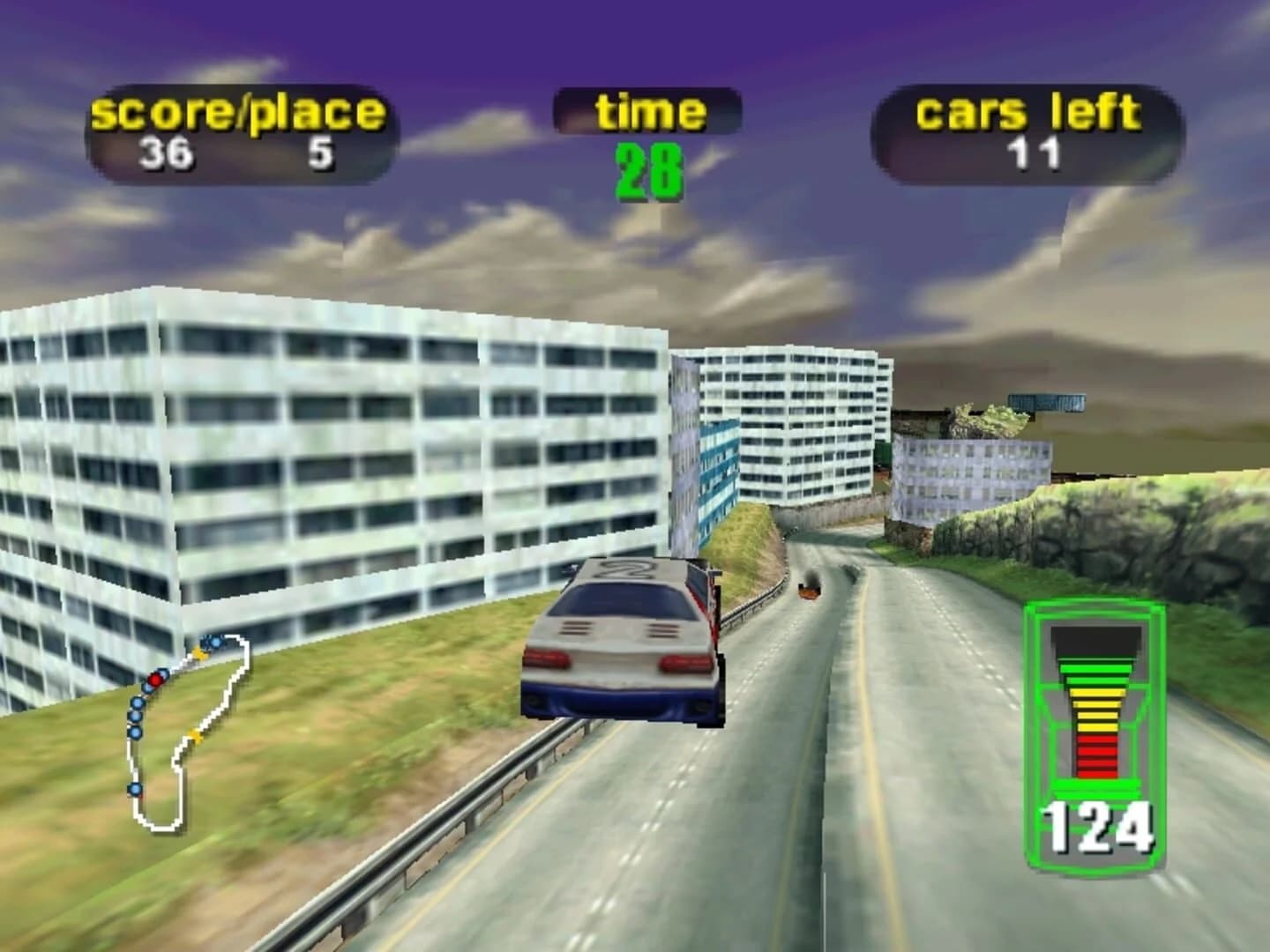This screenshot has height=952, width=1270.
Task: Select the green time counter showing 28
Action: click(650, 167)
